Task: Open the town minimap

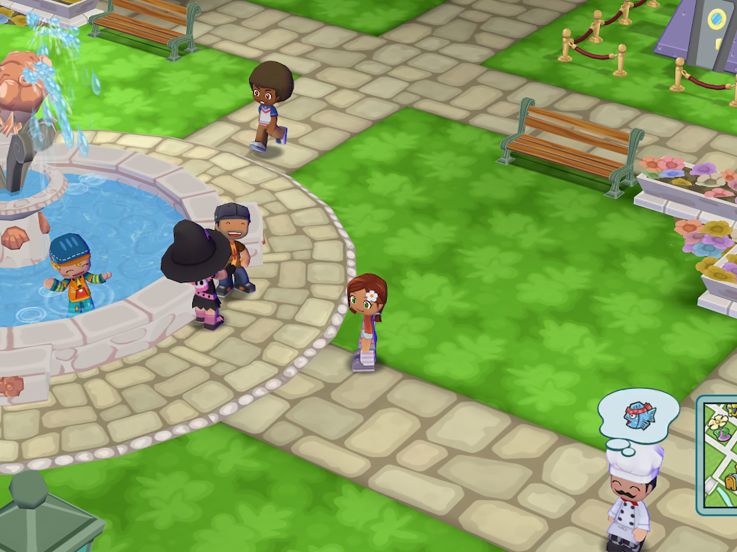Action: pos(719,453)
